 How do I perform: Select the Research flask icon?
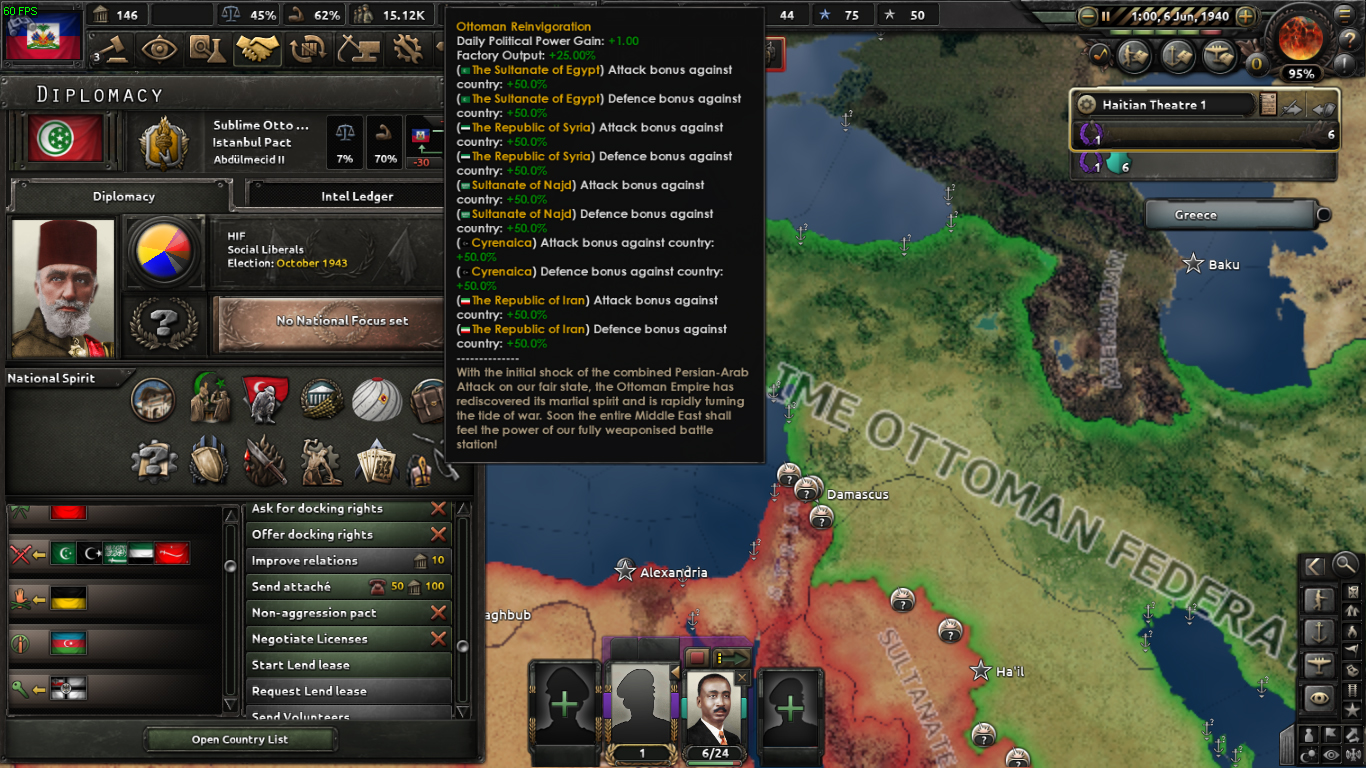pos(208,50)
